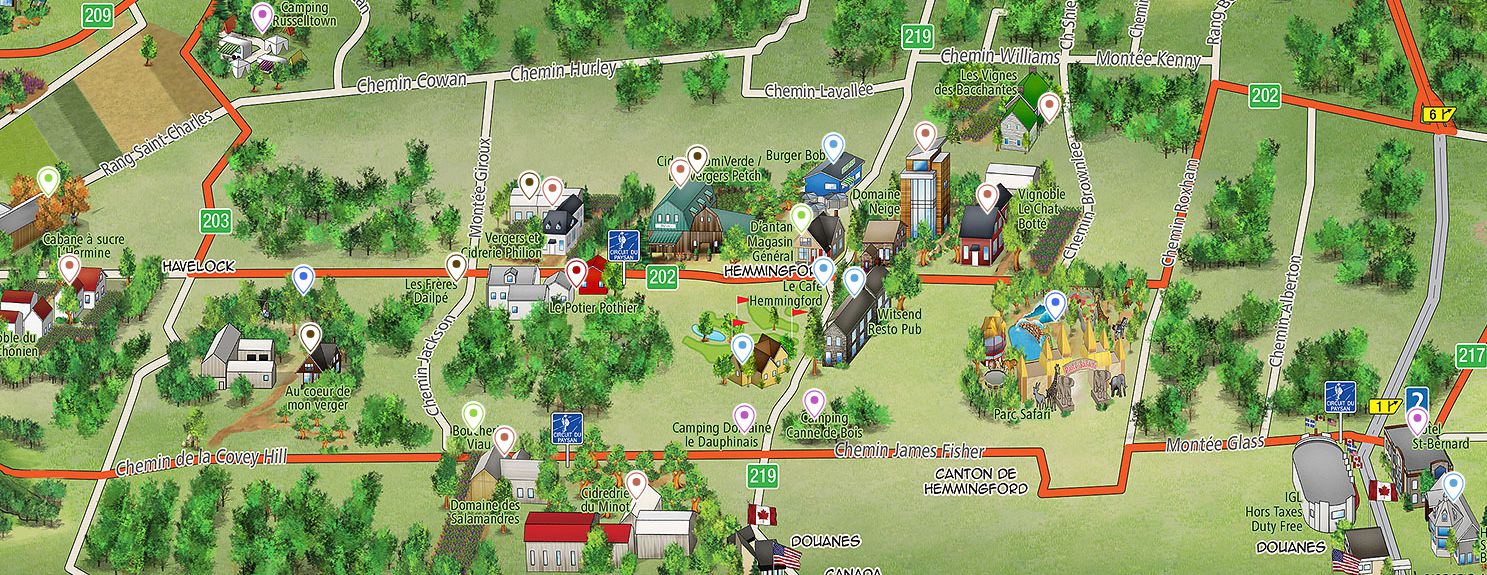Select the Camping Russelltown purple pin
Image resolution: width=1487 pixels, height=575 pixels.
click(262, 16)
